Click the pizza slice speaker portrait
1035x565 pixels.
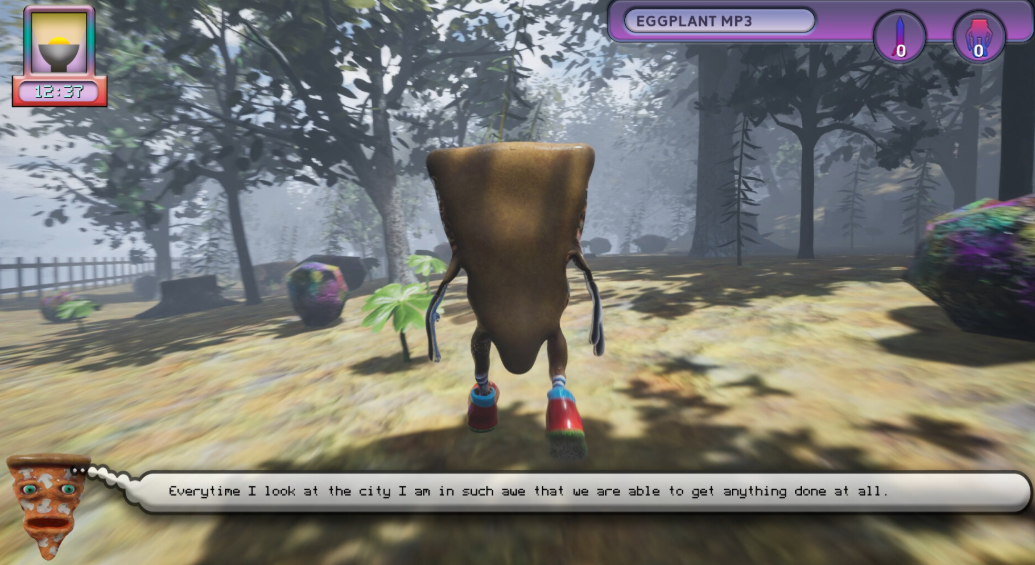pyautogui.click(x=46, y=494)
